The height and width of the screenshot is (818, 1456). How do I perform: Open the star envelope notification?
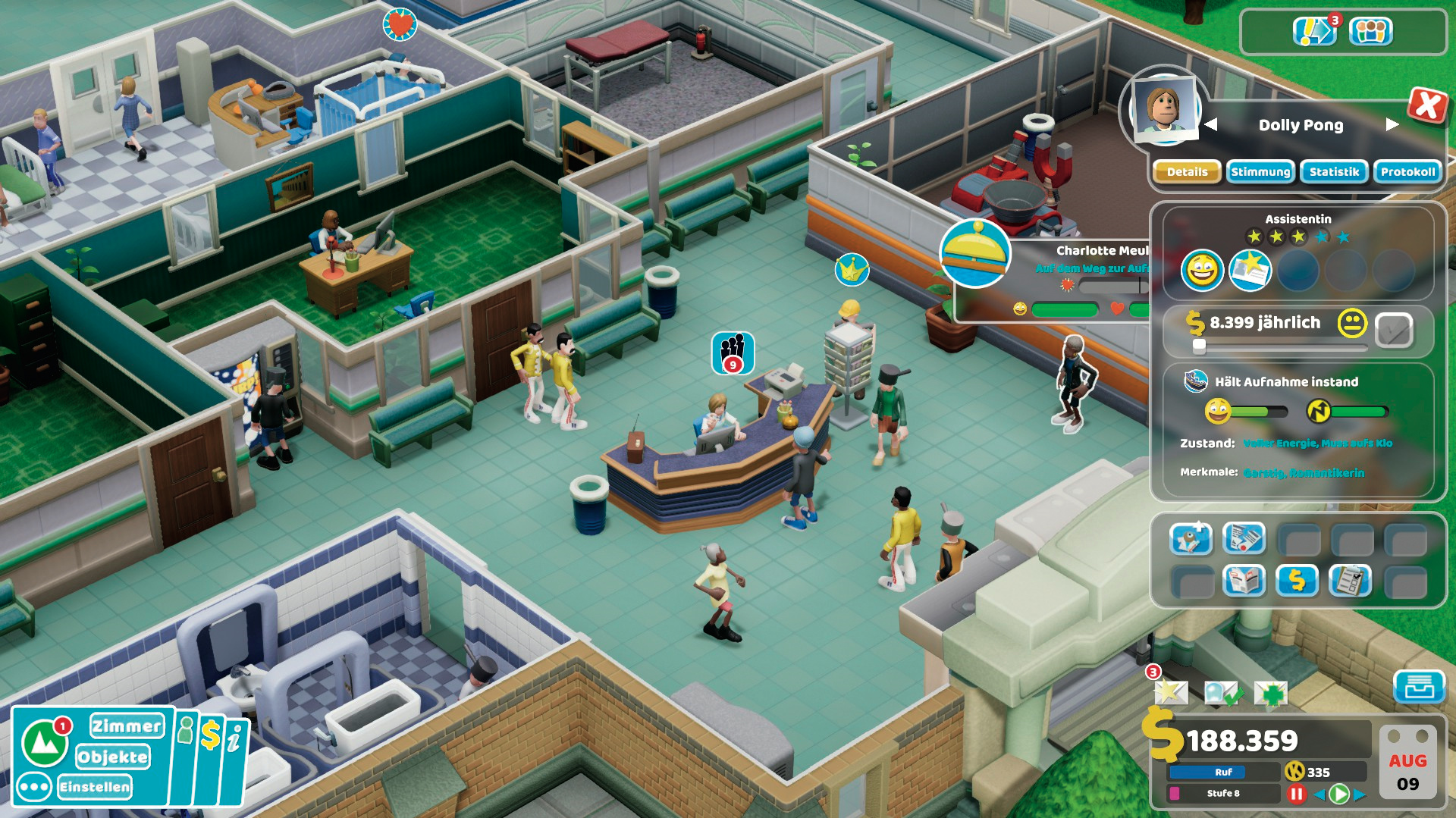point(1170,691)
